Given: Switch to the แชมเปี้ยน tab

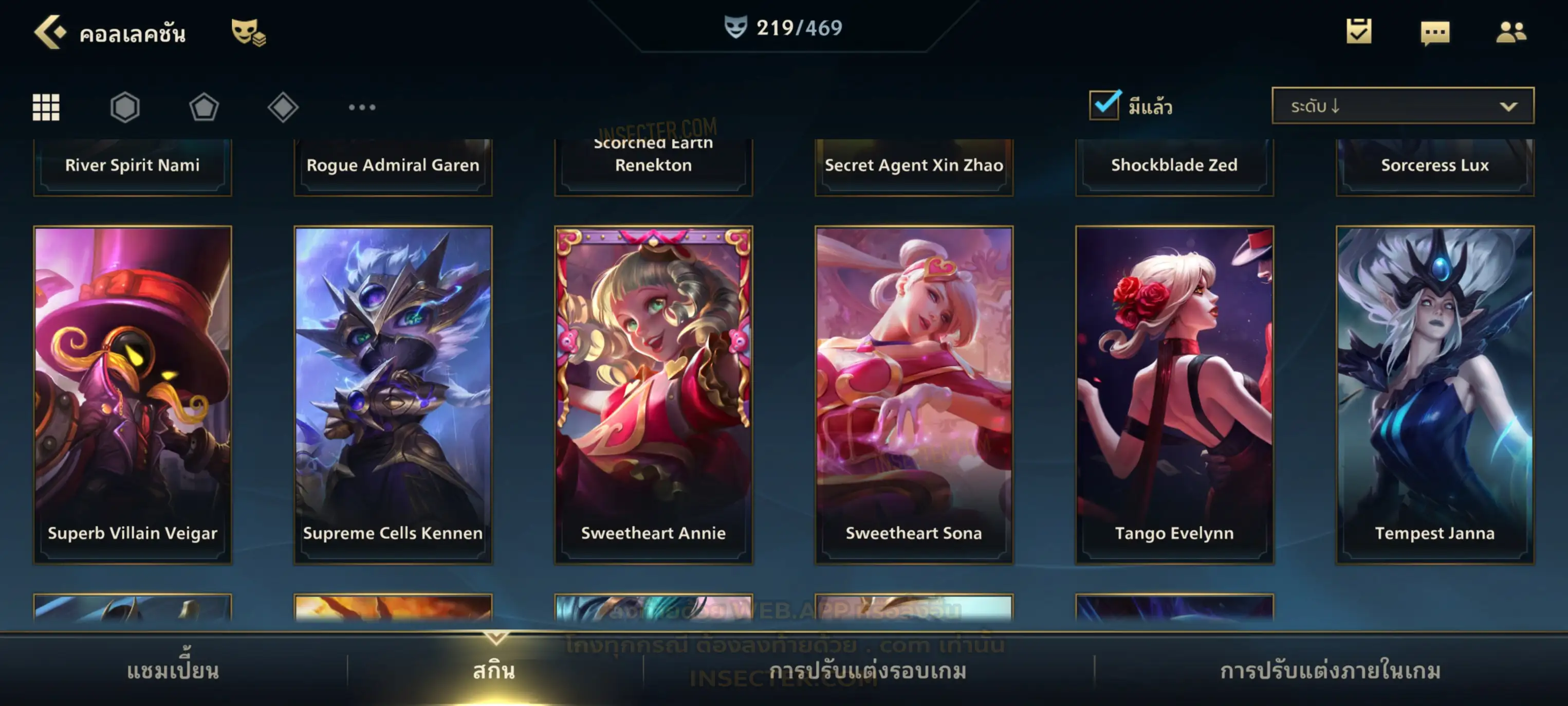Looking at the screenshot, I should tap(173, 671).
